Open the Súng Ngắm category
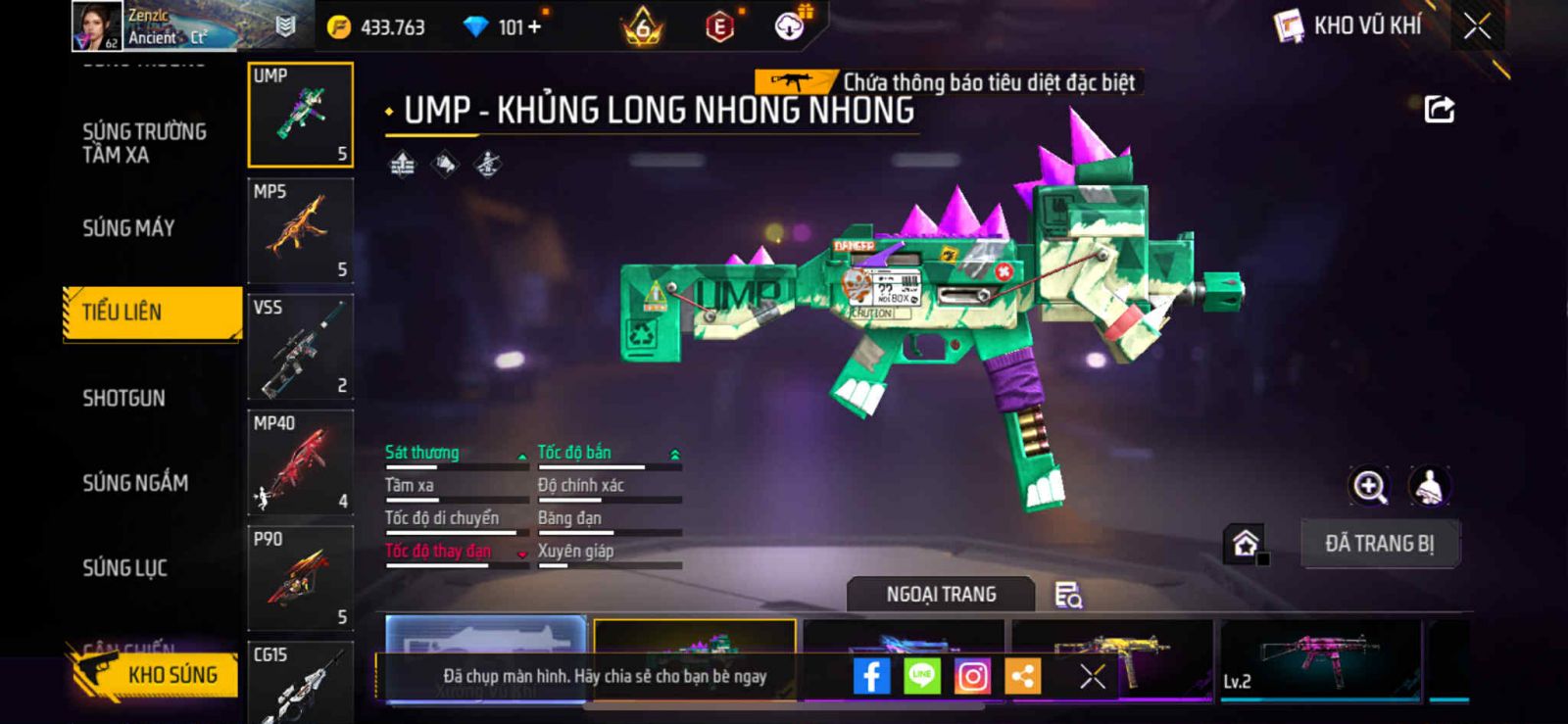 point(135,482)
